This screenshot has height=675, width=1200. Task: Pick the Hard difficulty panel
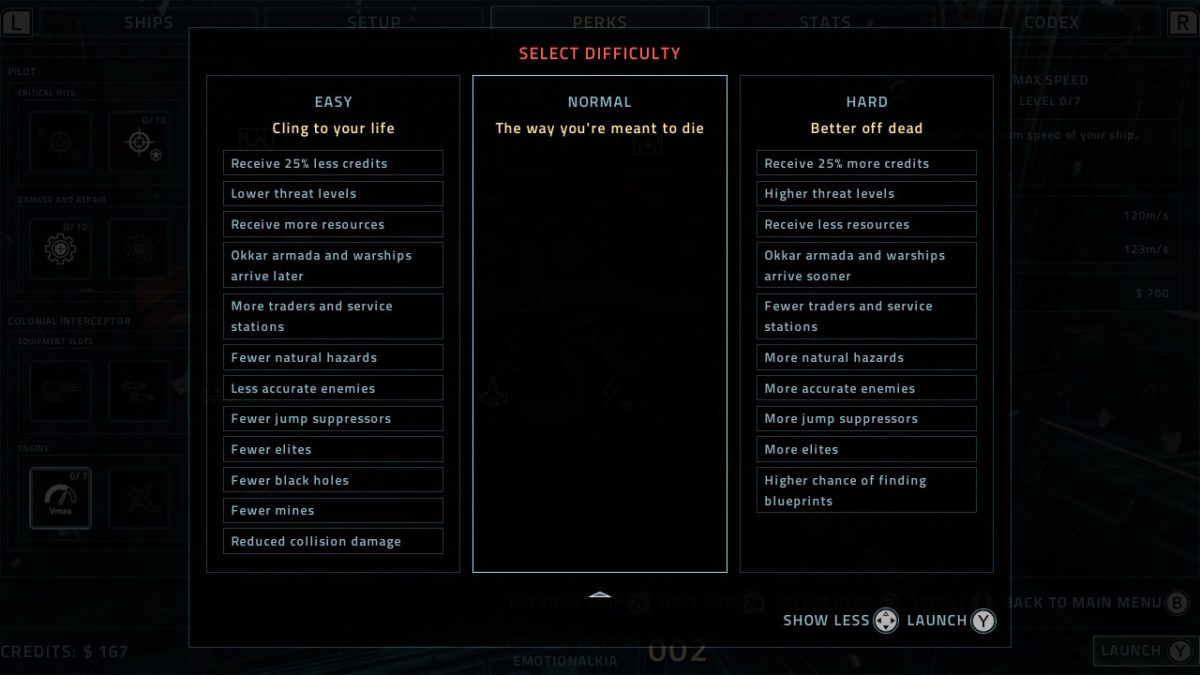(866, 323)
